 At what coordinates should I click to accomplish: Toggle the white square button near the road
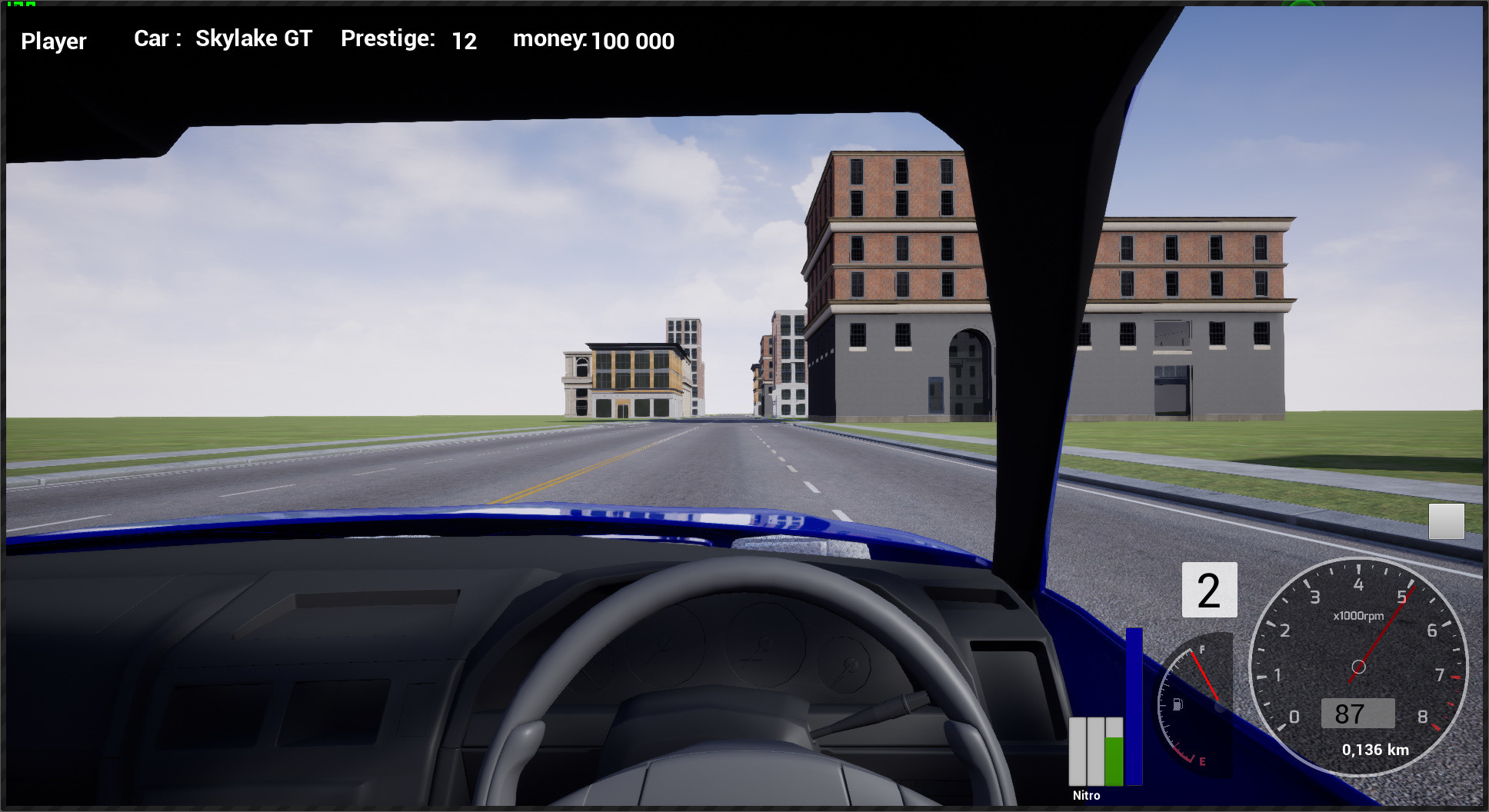tap(1448, 520)
